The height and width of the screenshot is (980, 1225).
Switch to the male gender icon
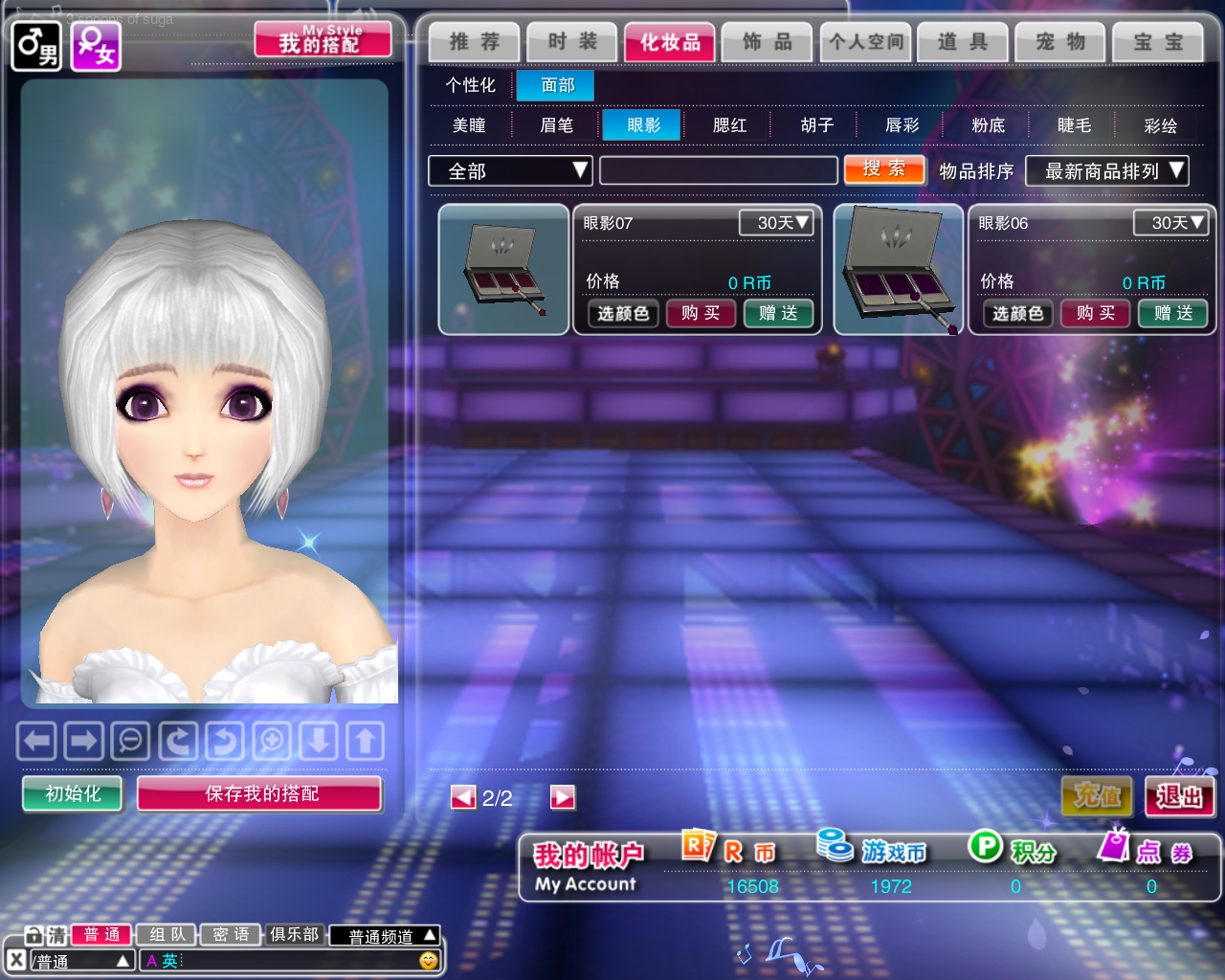(x=36, y=46)
